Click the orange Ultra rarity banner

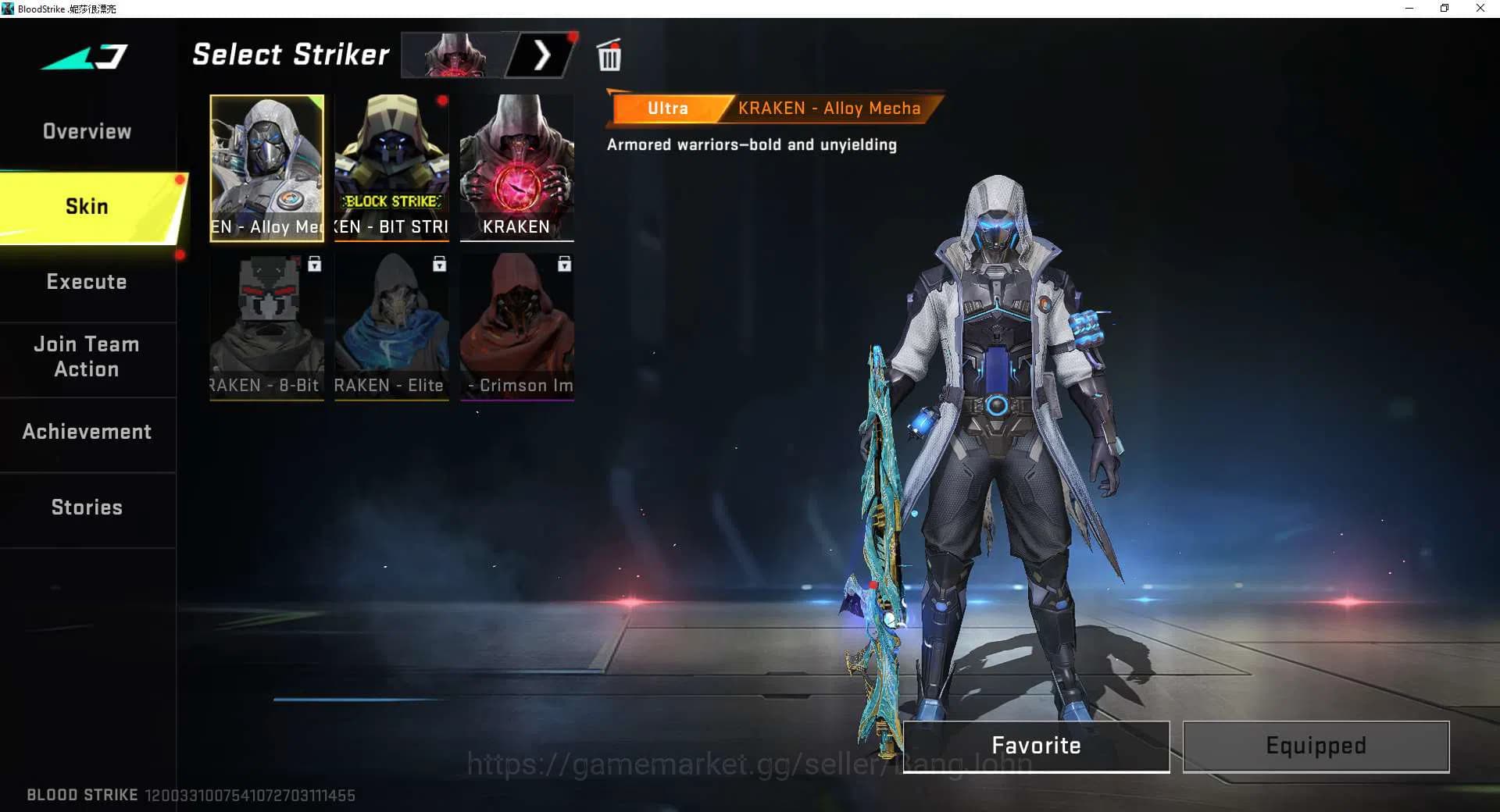pos(668,109)
